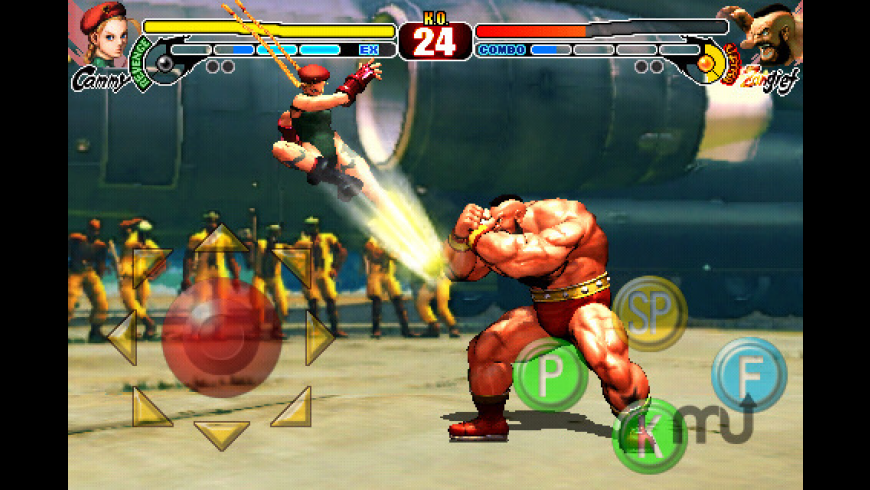This screenshot has height=490, width=870.
Task: Tap the green K kick button
Action: (648, 435)
